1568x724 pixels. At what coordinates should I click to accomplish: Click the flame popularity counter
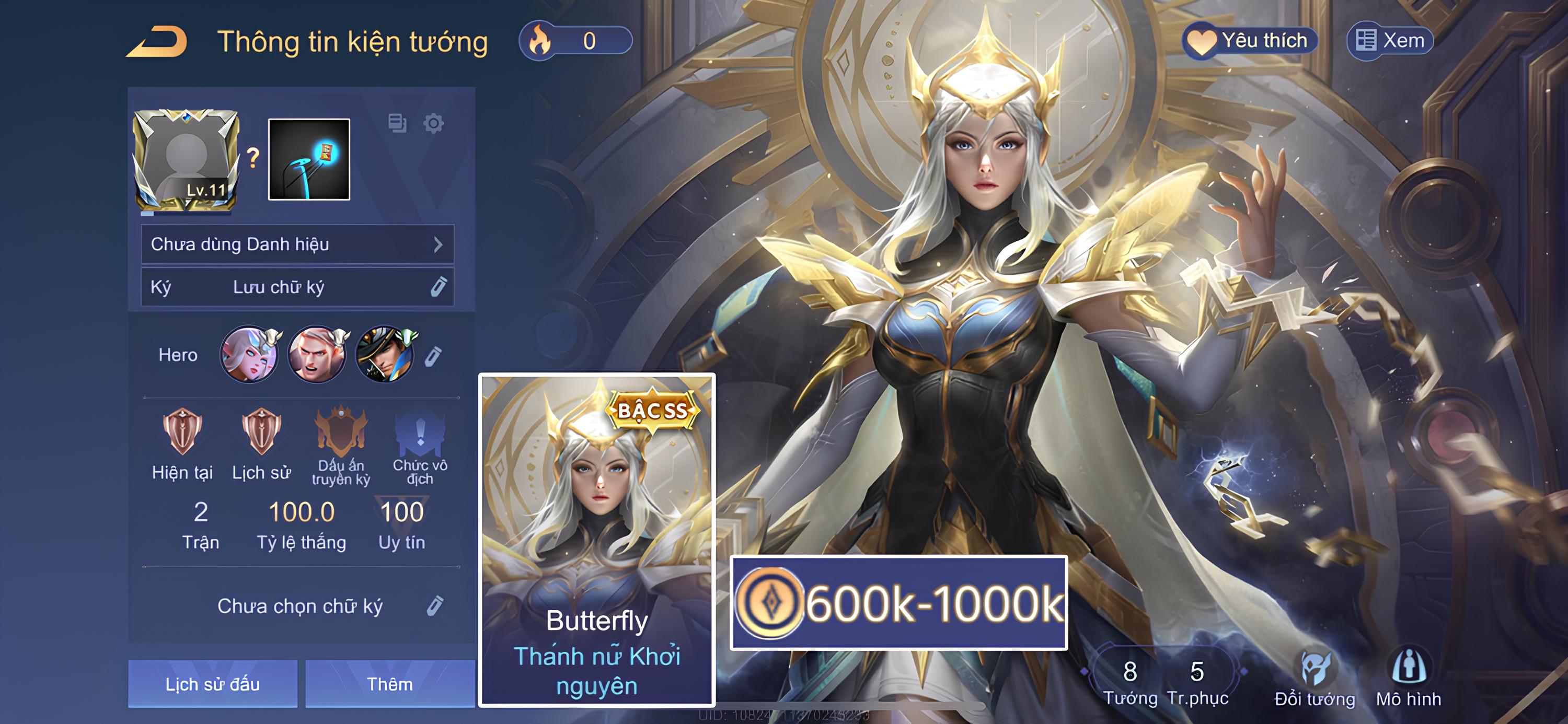pyautogui.click(x=575, y=41)
